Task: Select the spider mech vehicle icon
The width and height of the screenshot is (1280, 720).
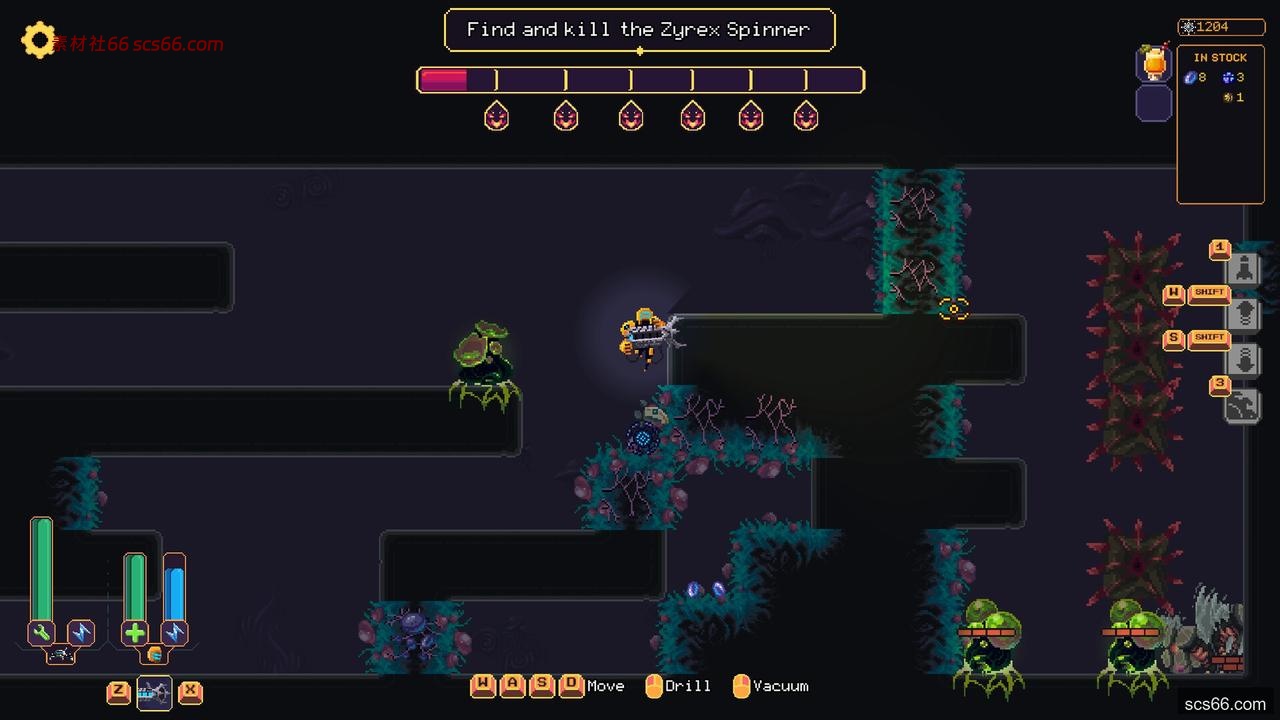Action: 60,654
